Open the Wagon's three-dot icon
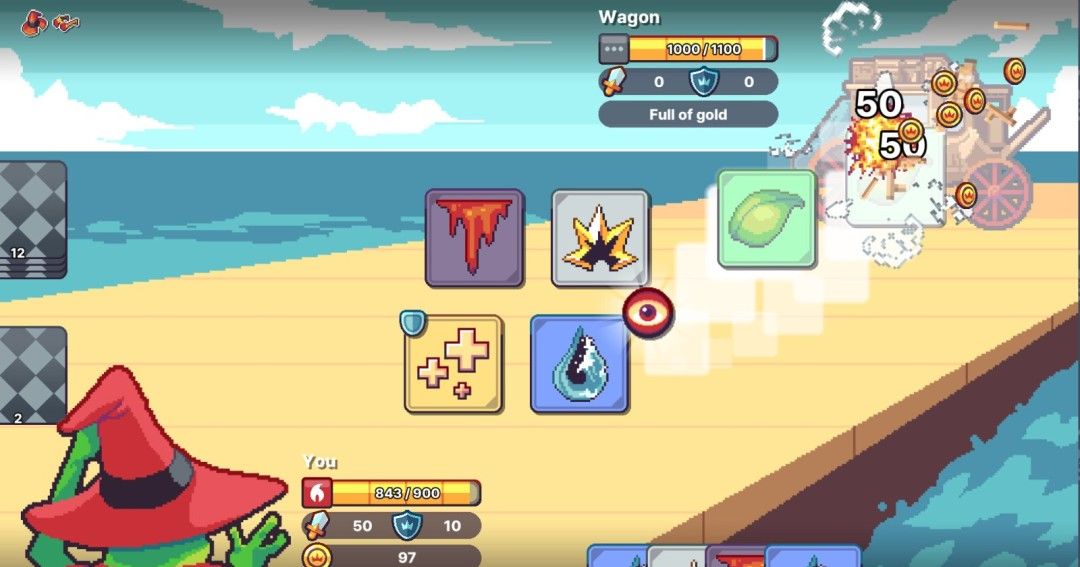The width and height of the screenshot is (1080, 567). pyautogui.click(x=613, y=49)
